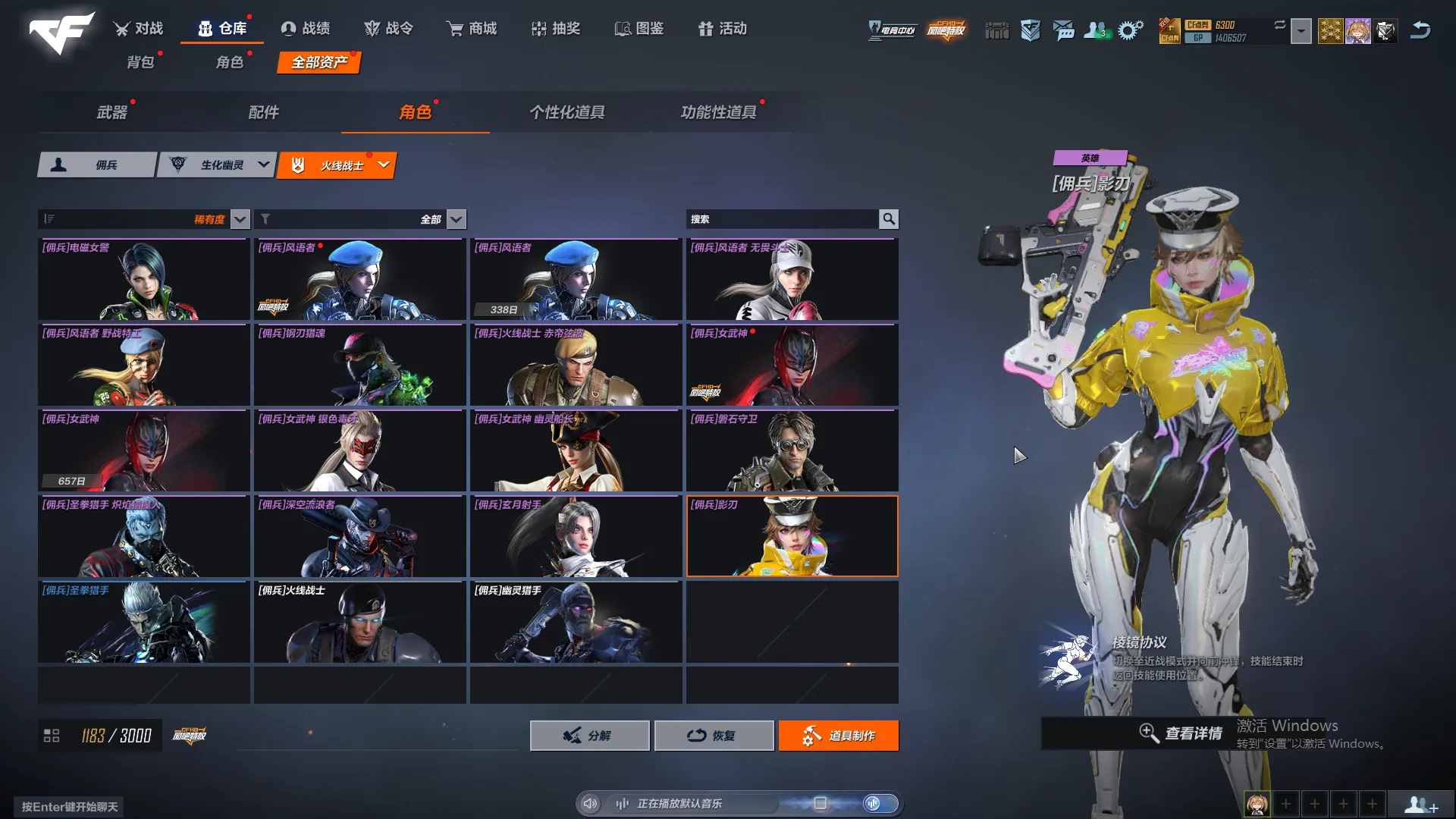Open the 抽奖 lottery menu
The width and height of the screenshot is (1456, 819).
[556, 29]
